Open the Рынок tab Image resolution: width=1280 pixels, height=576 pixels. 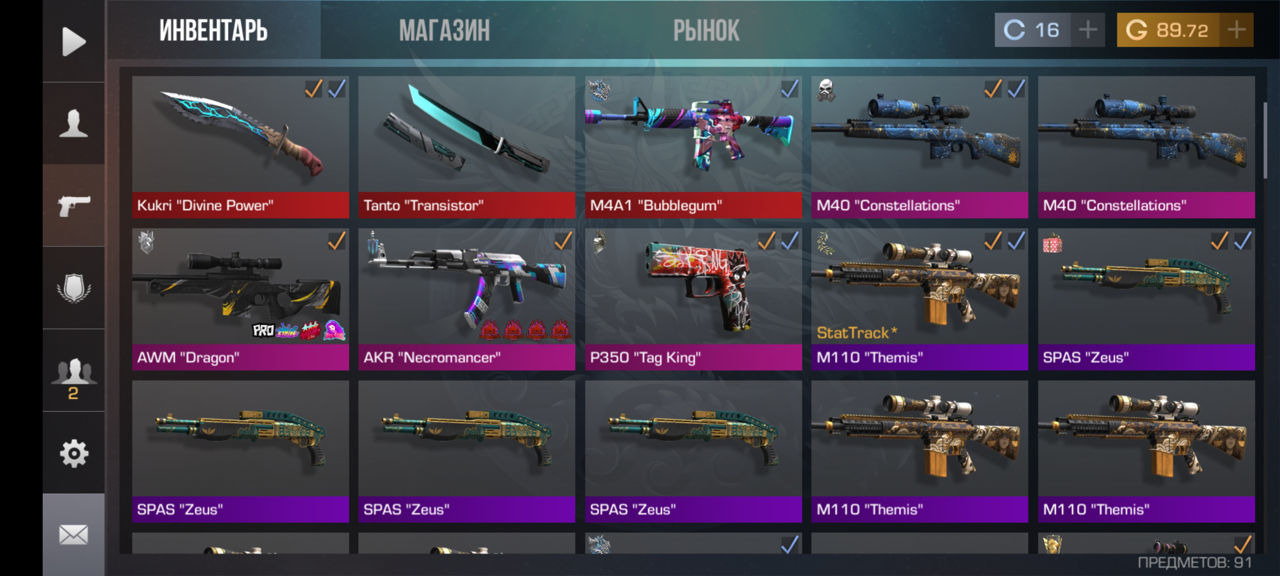pyautogui.click(x=706, y=30)
